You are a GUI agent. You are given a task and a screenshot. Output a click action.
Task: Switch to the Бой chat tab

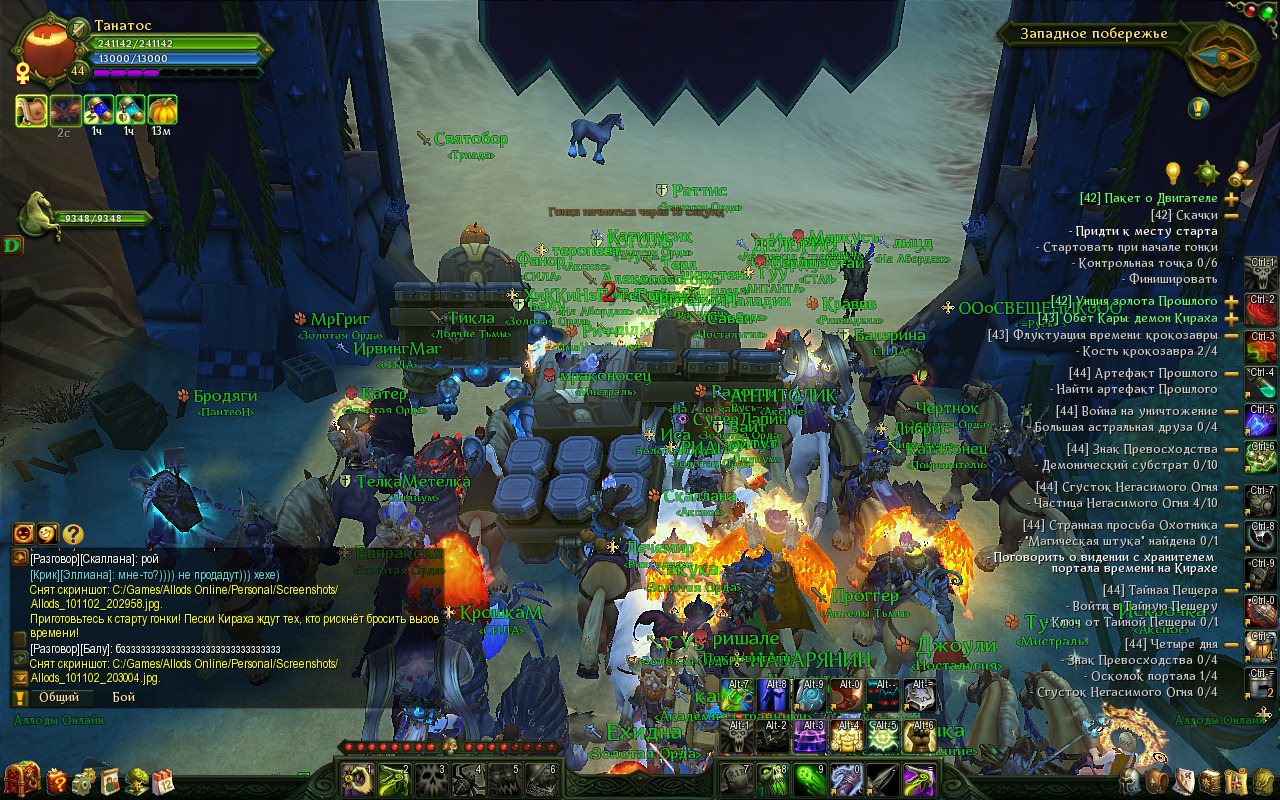(x=123, y=698)
